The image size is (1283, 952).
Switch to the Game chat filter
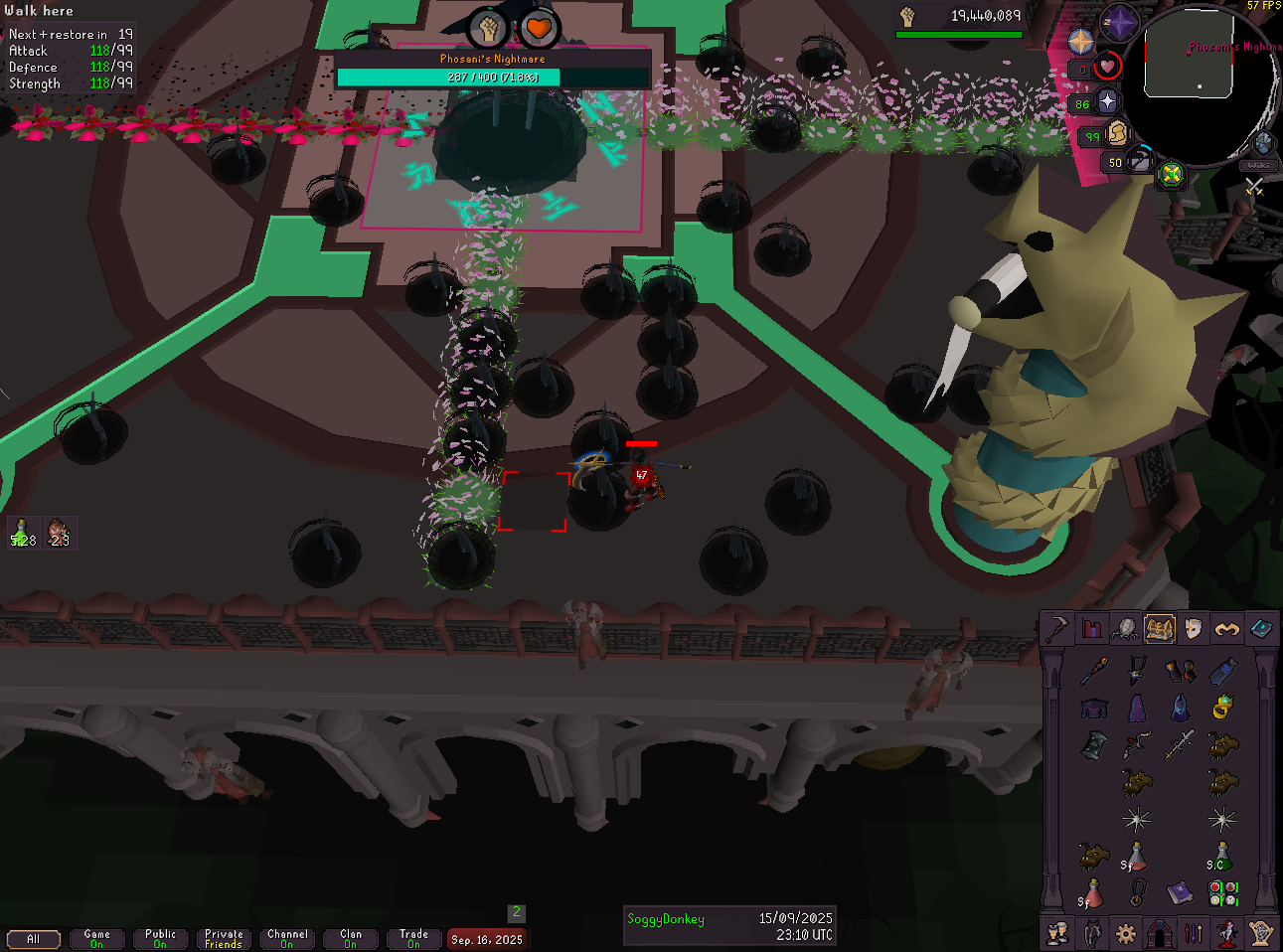click(x=96, y=938)
